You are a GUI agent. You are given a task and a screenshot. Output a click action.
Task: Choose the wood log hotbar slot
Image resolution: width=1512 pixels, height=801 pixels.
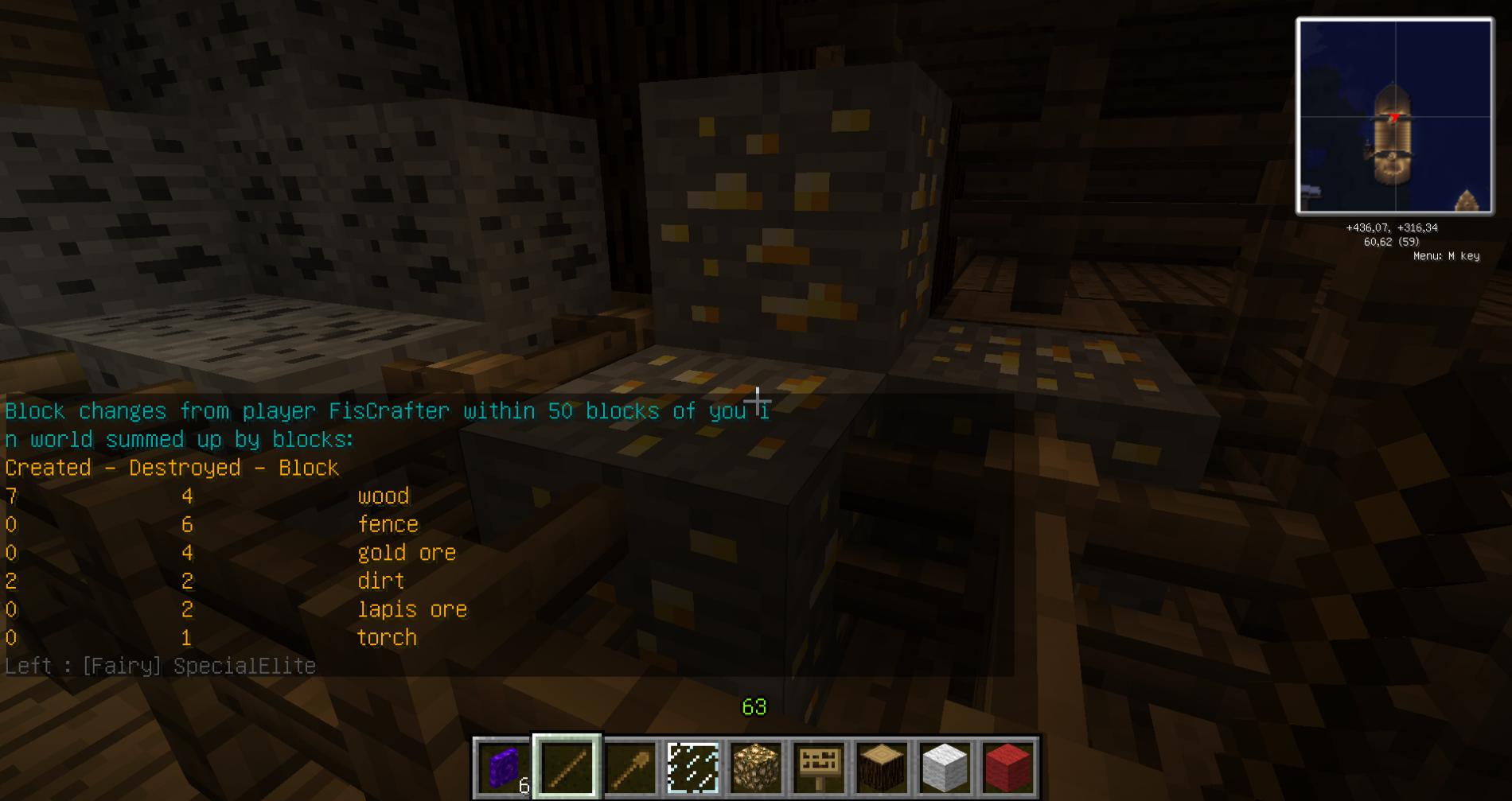click(x=882, y=767)
